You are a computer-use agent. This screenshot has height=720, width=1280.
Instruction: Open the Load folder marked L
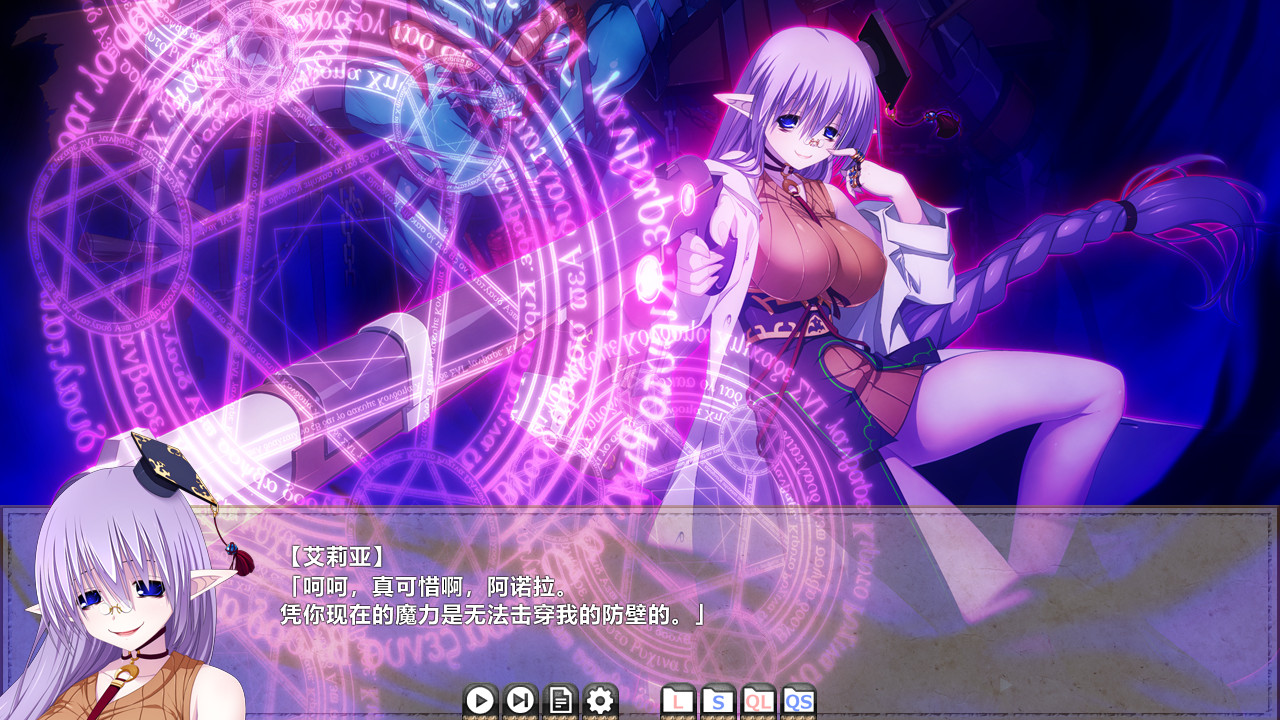[x=679, y=701]
